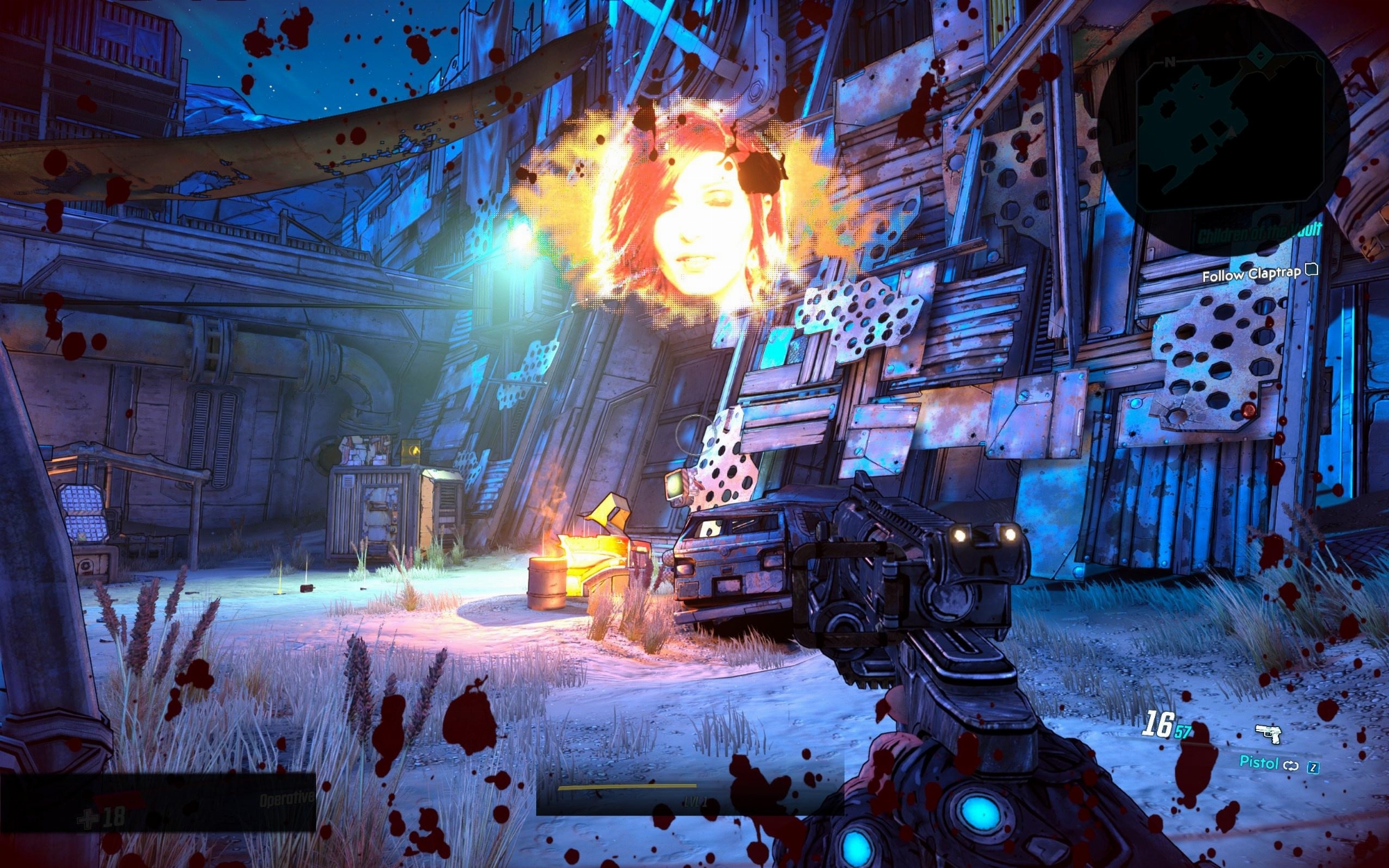Screen dimensions: 1389x868
Task: Select the Follow Claptrap objective tracker
Action: coord(1251,274)
